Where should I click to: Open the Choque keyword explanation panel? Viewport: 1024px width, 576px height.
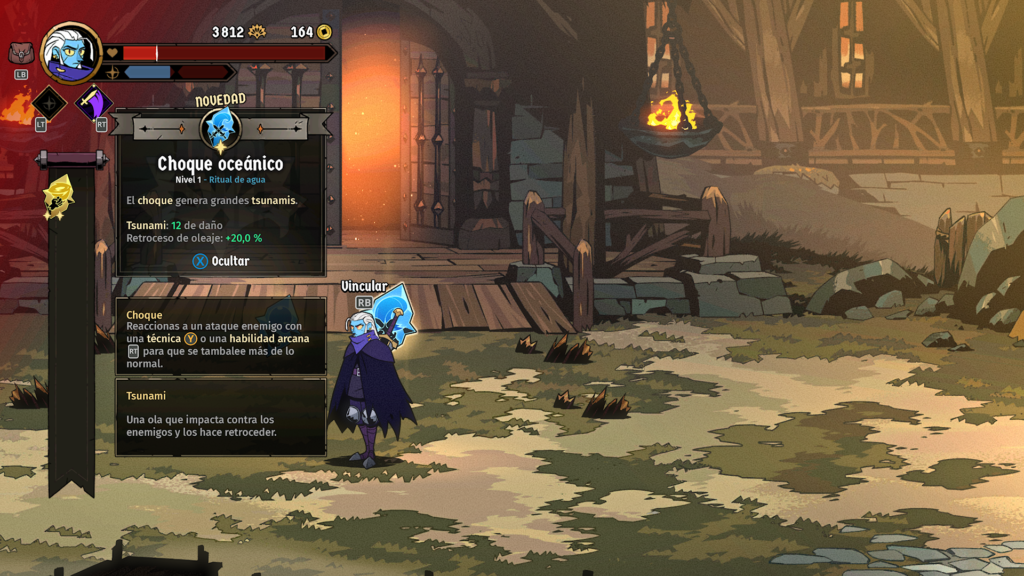[220, 336]
